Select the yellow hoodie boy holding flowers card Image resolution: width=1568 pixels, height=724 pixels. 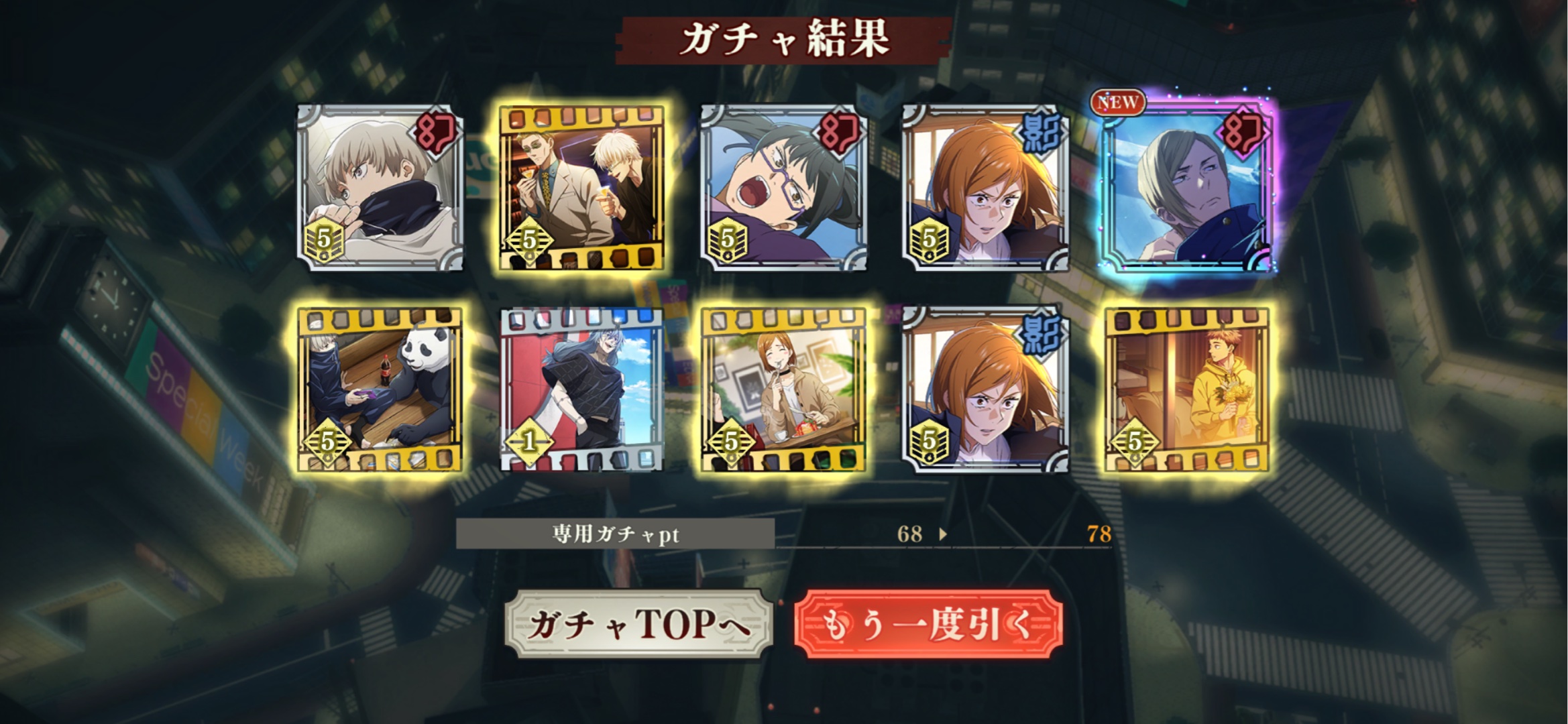click(1186, 390)
